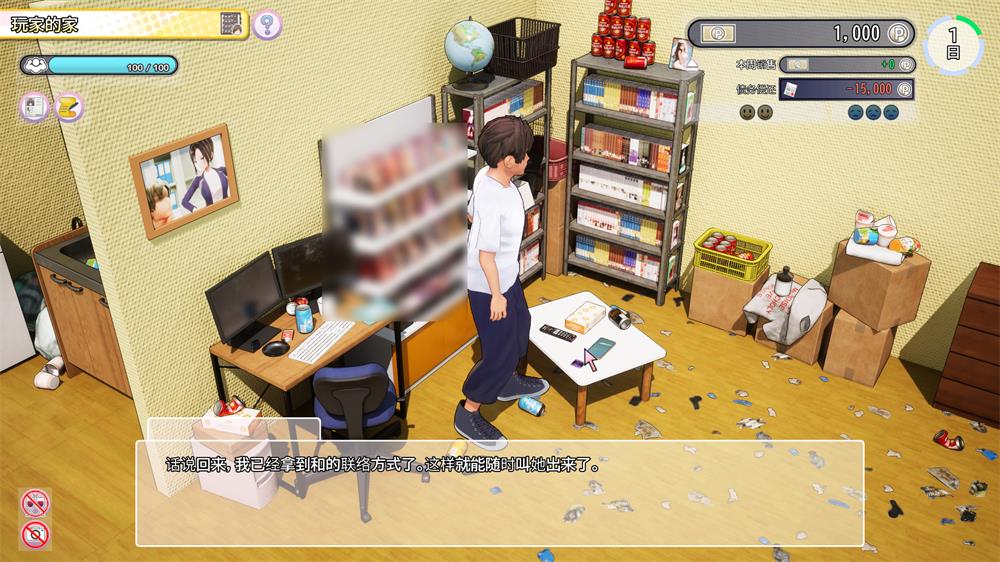Open the profile card icon
Viewport: 1000px width, 562px height.
(35, 107)
